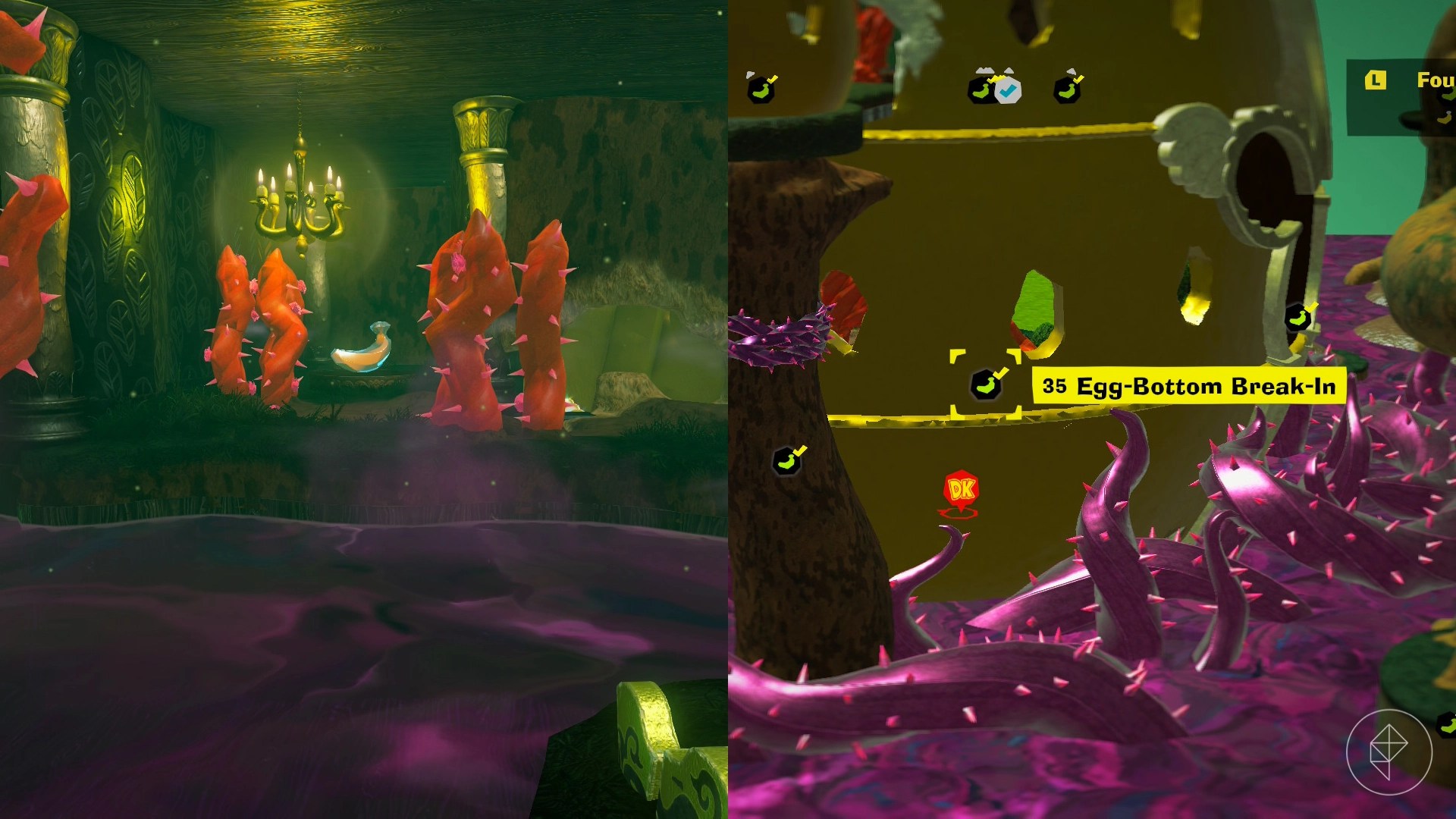Image resolution: width=1456 pixels, height=819 pixels.
Task: Pick the banana marker on the brown trunk
Action: tap(787, 460)
